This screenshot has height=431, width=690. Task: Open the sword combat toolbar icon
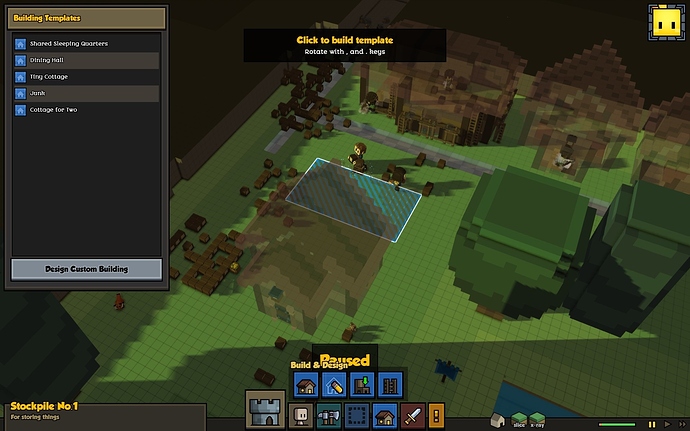click(412, 416)
